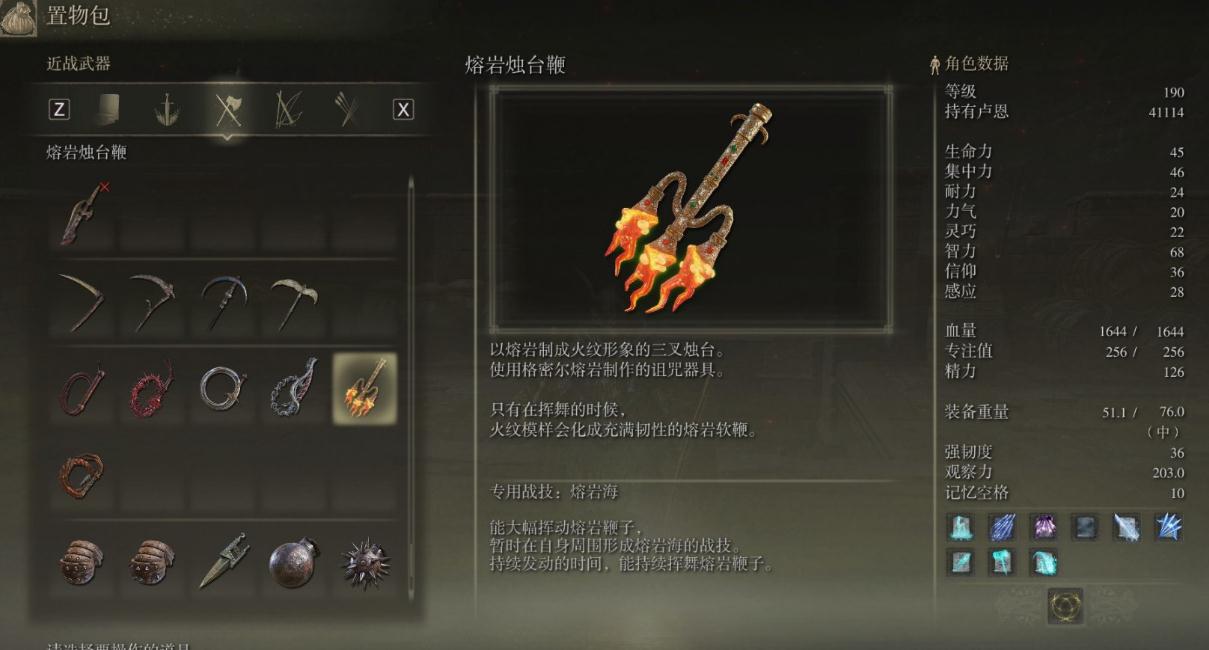Screen dimensions: 1209x650
Task: Click the golden great rune icon
Action: 1065,605
